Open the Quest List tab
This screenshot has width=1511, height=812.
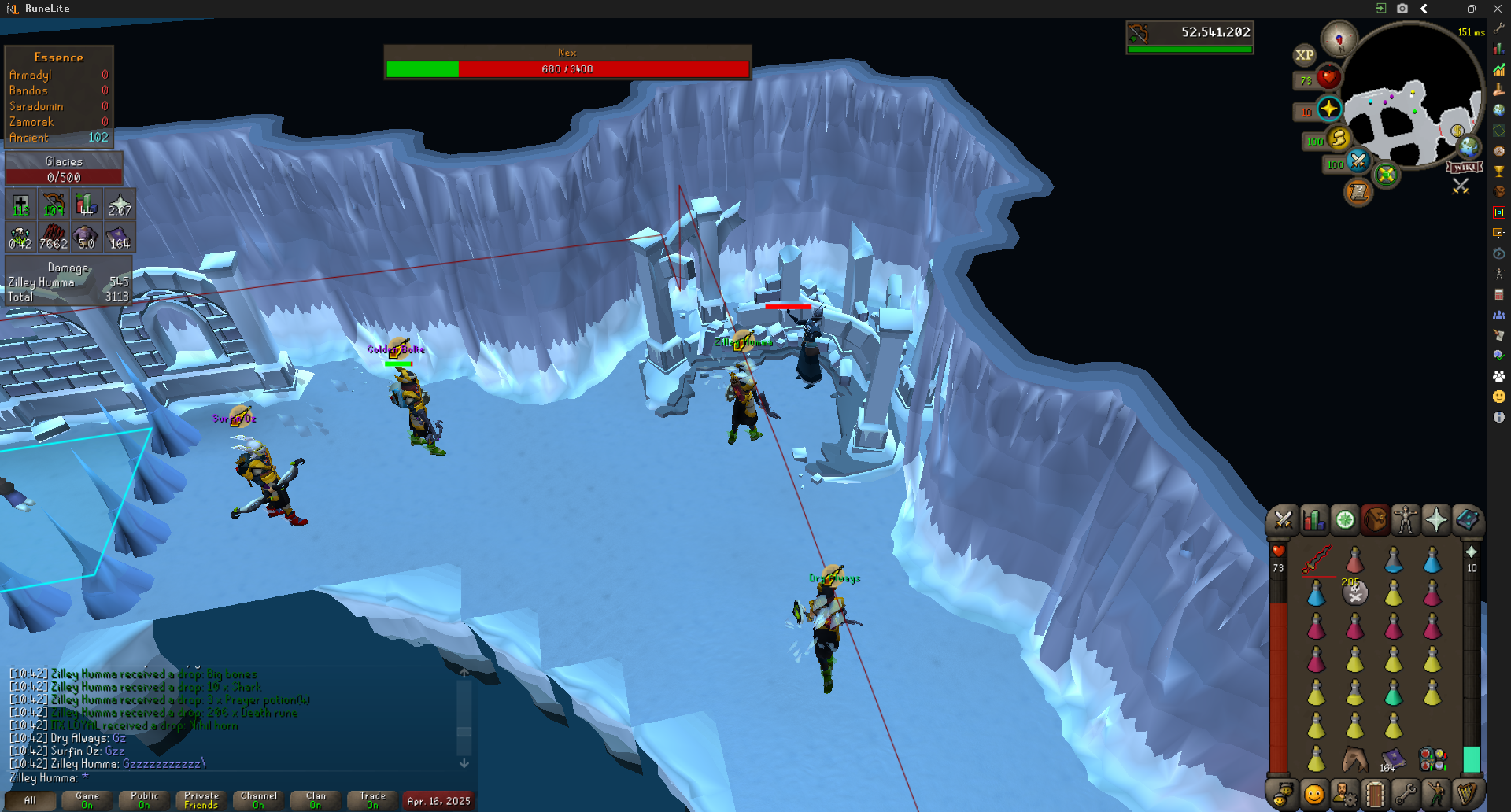[x=1344, y=520]
